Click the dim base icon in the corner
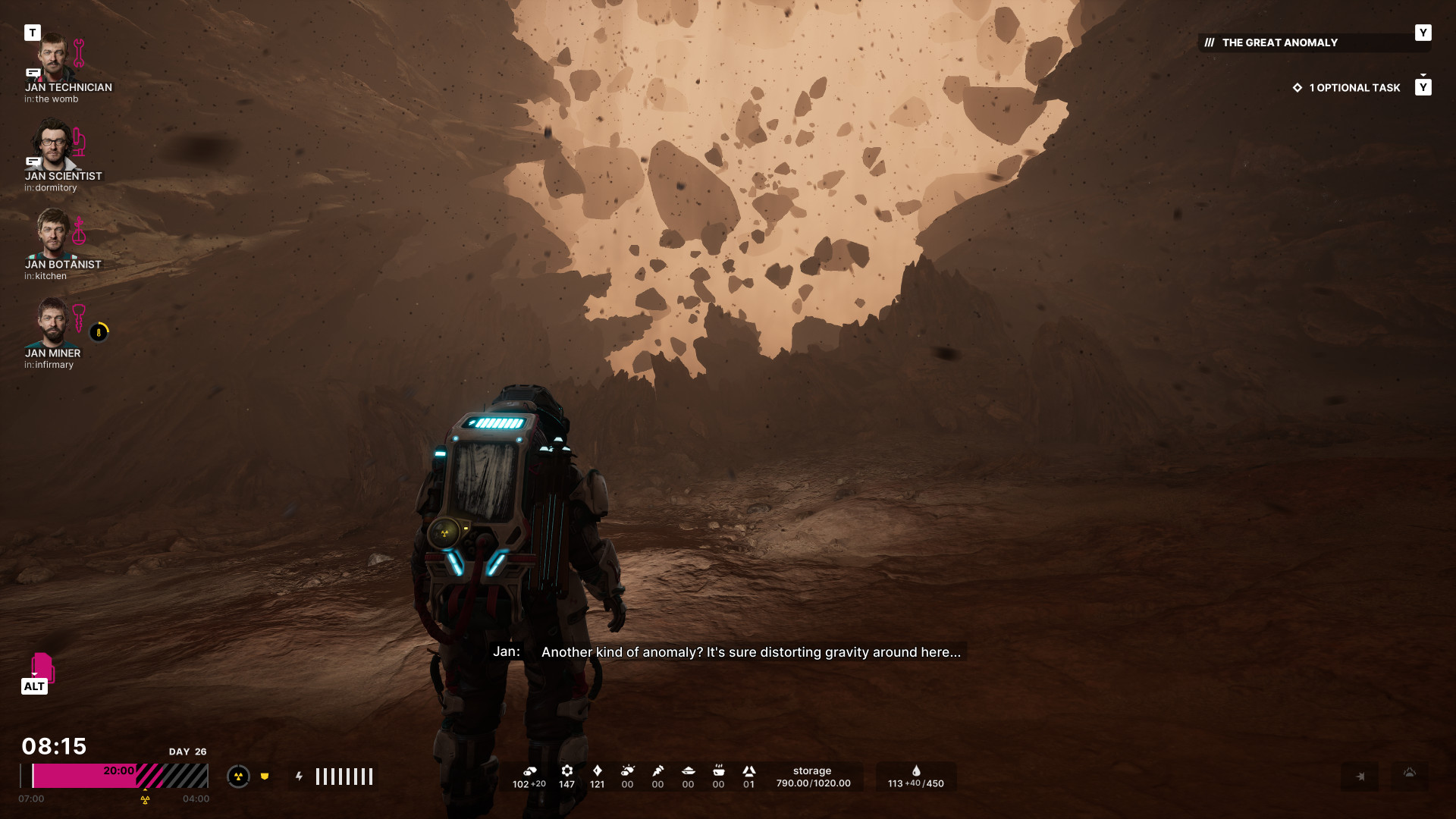Screen dimensions: 1456x819 1410,774
